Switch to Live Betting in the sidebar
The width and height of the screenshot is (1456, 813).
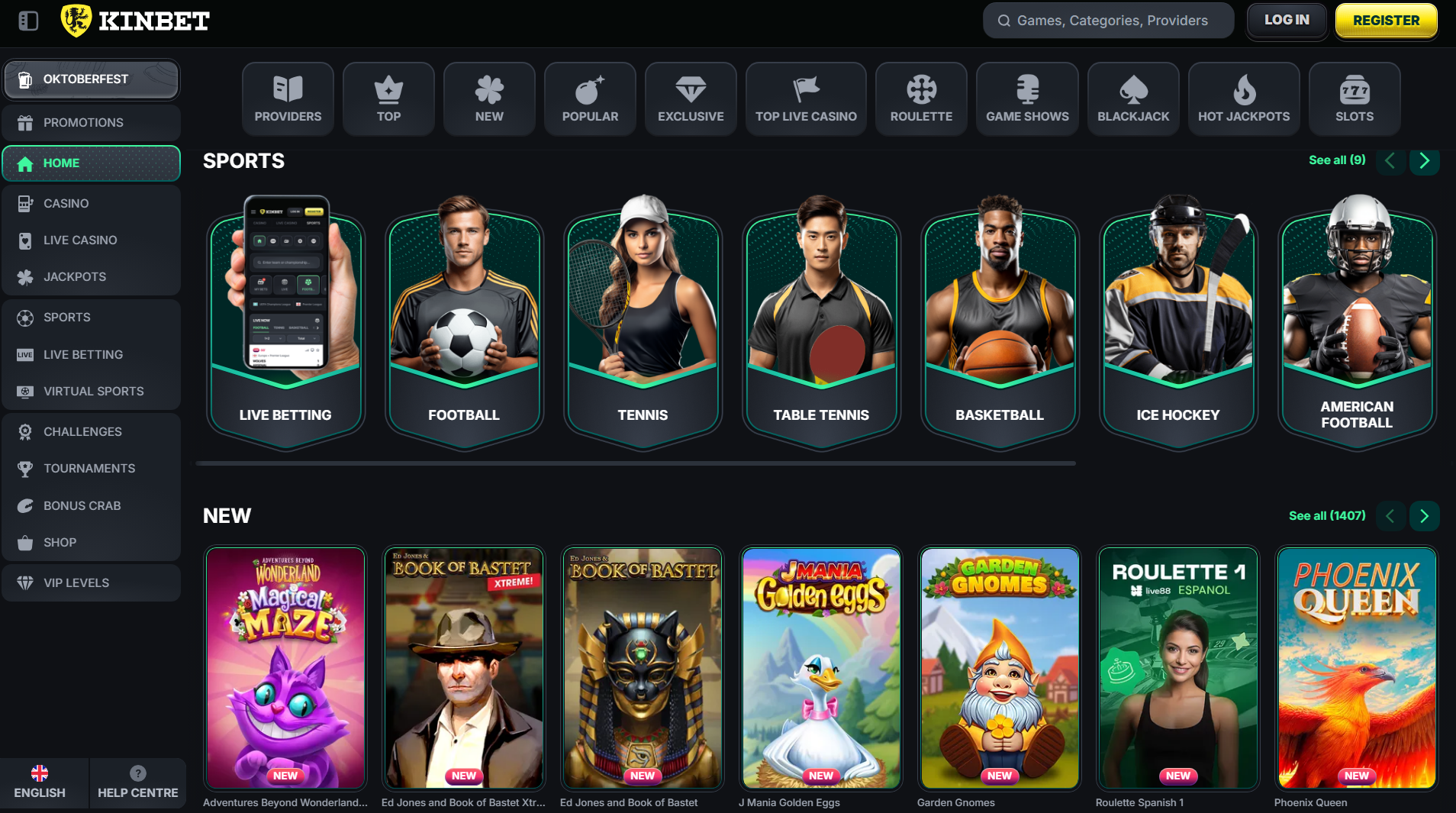point(83,354)
